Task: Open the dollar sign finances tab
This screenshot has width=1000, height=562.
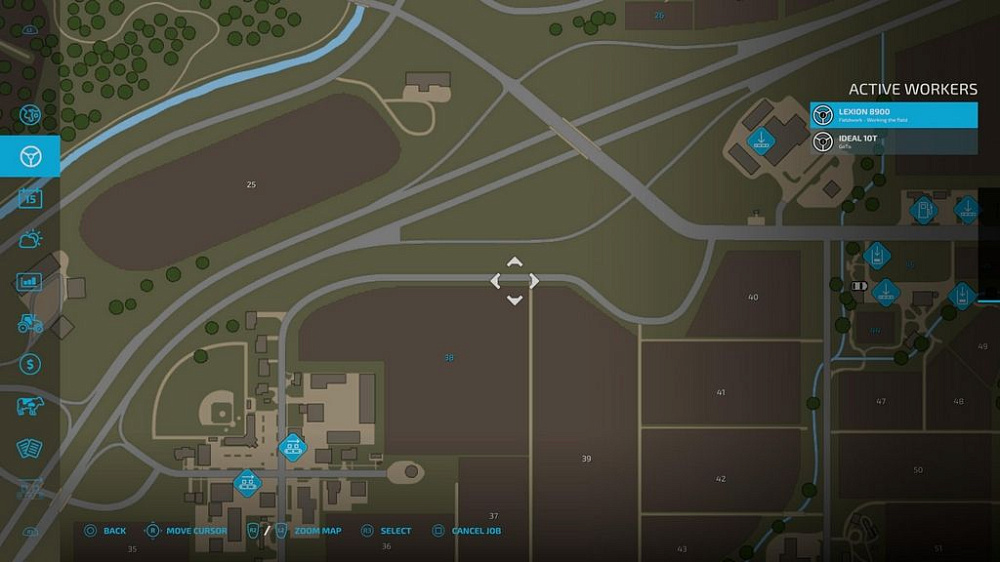Action: 30,364
